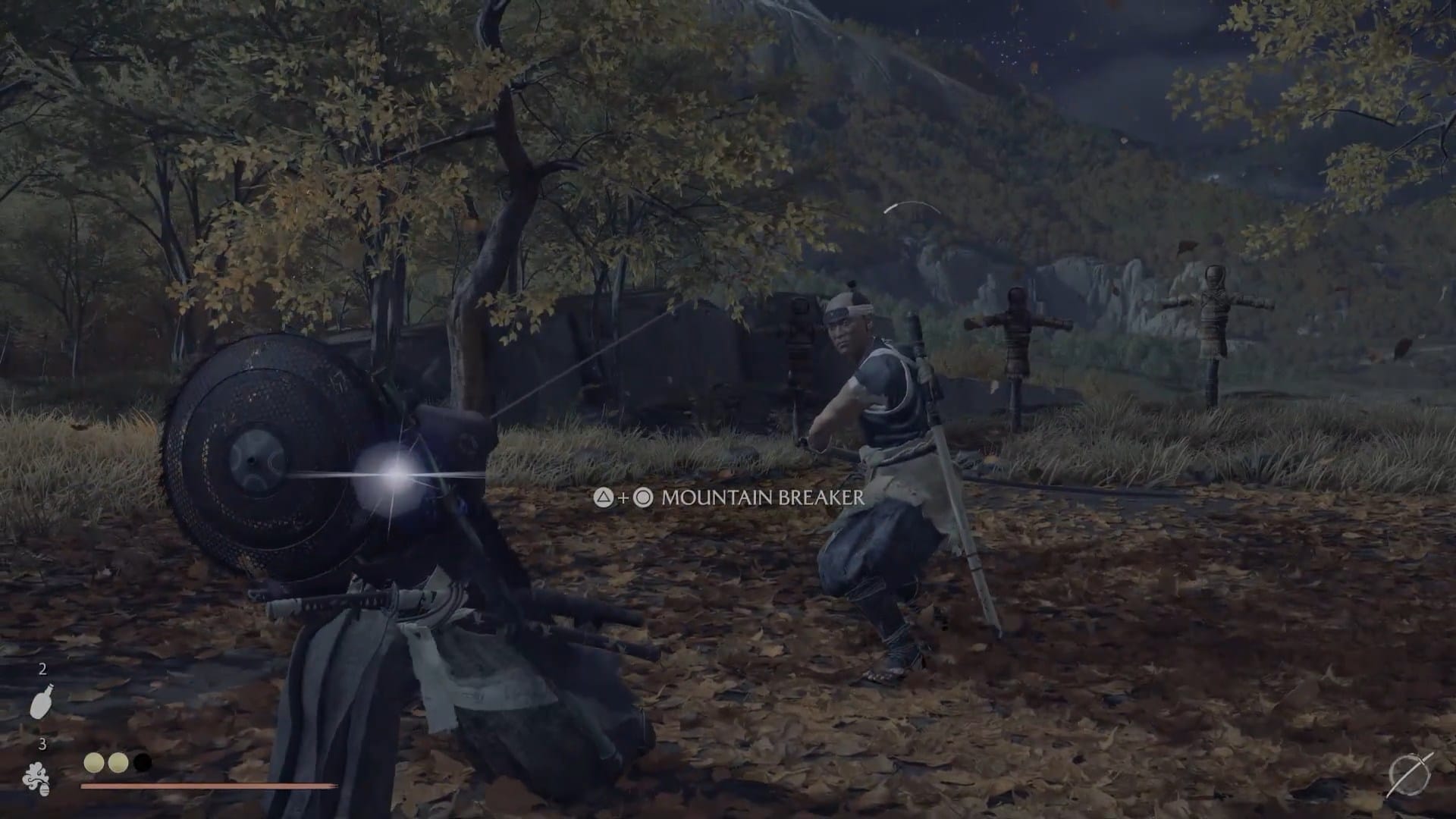The width and height of the screenshot is (1456, 819).
Task: Toggle the gourd quantity counter showing 2
Action: [x=43, y=670]
